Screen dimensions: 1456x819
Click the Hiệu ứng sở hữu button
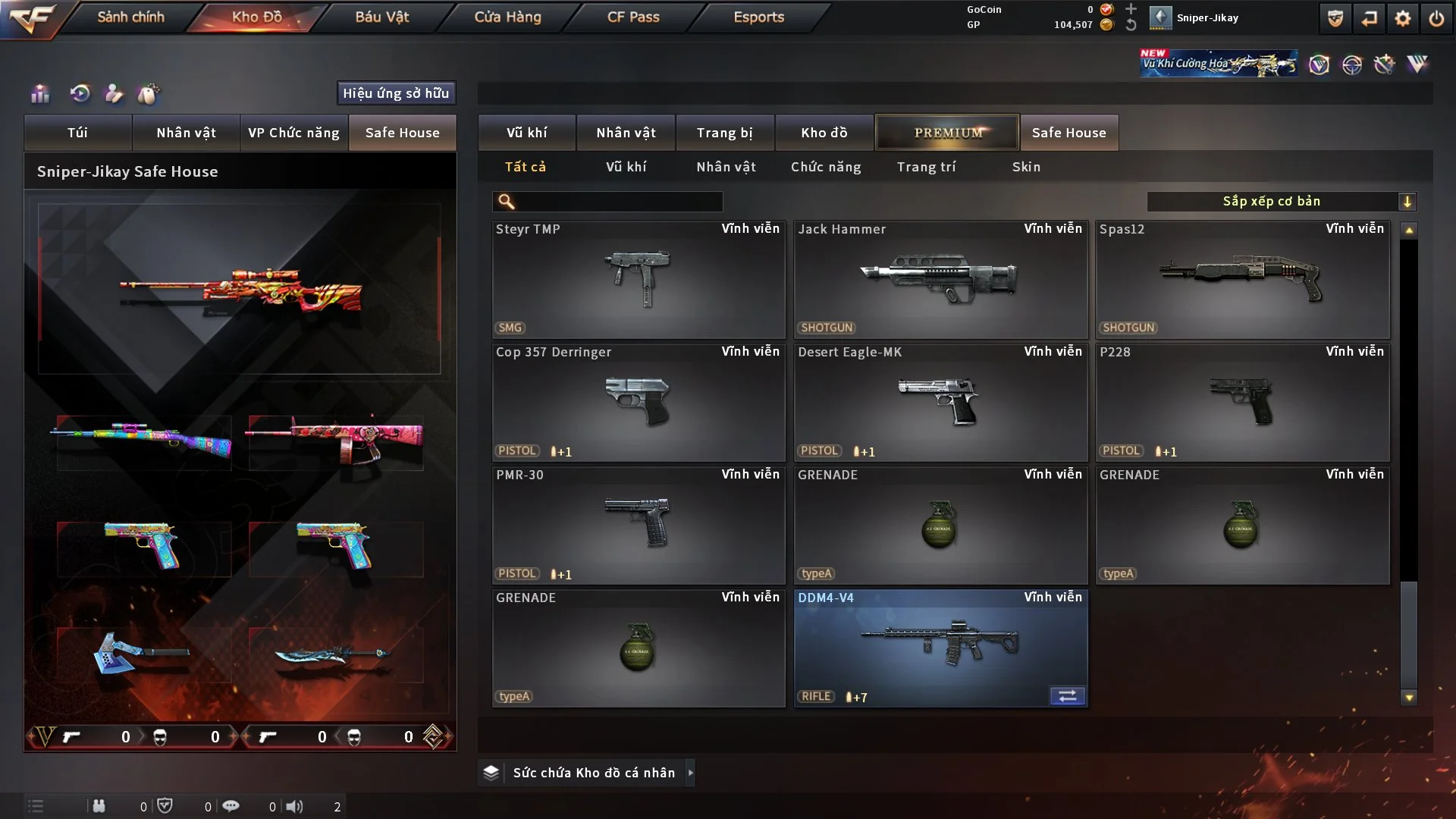(x=396, y=93)
